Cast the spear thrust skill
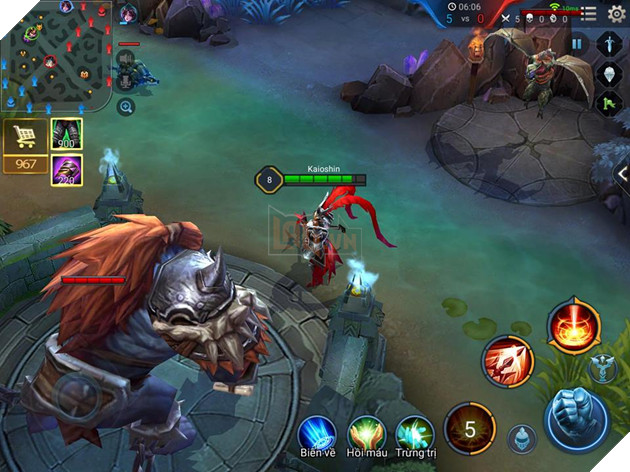This screenshot has width=630, height=472. (x=508, y=360)
